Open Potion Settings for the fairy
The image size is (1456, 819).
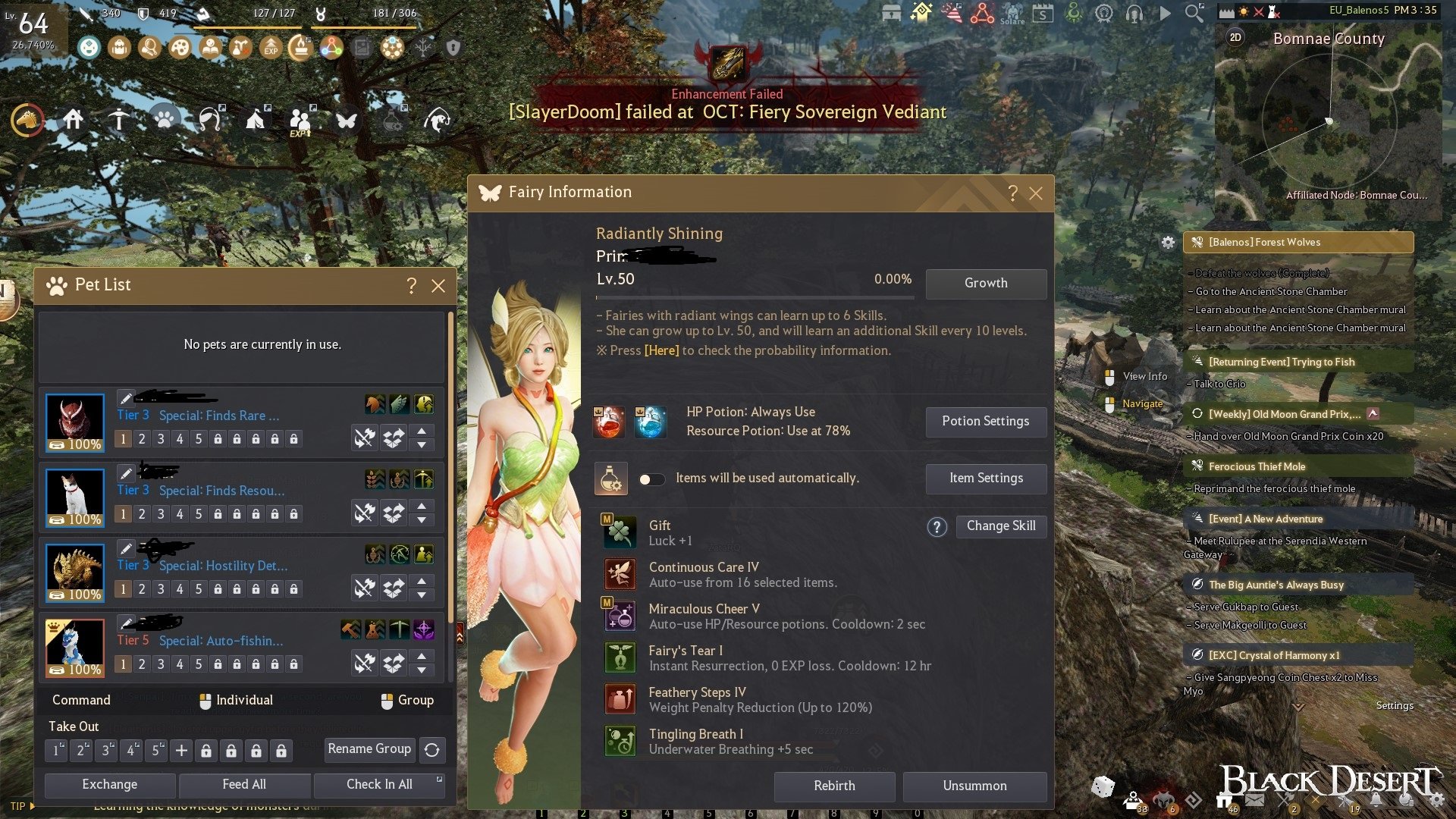(x=986, y=422)
